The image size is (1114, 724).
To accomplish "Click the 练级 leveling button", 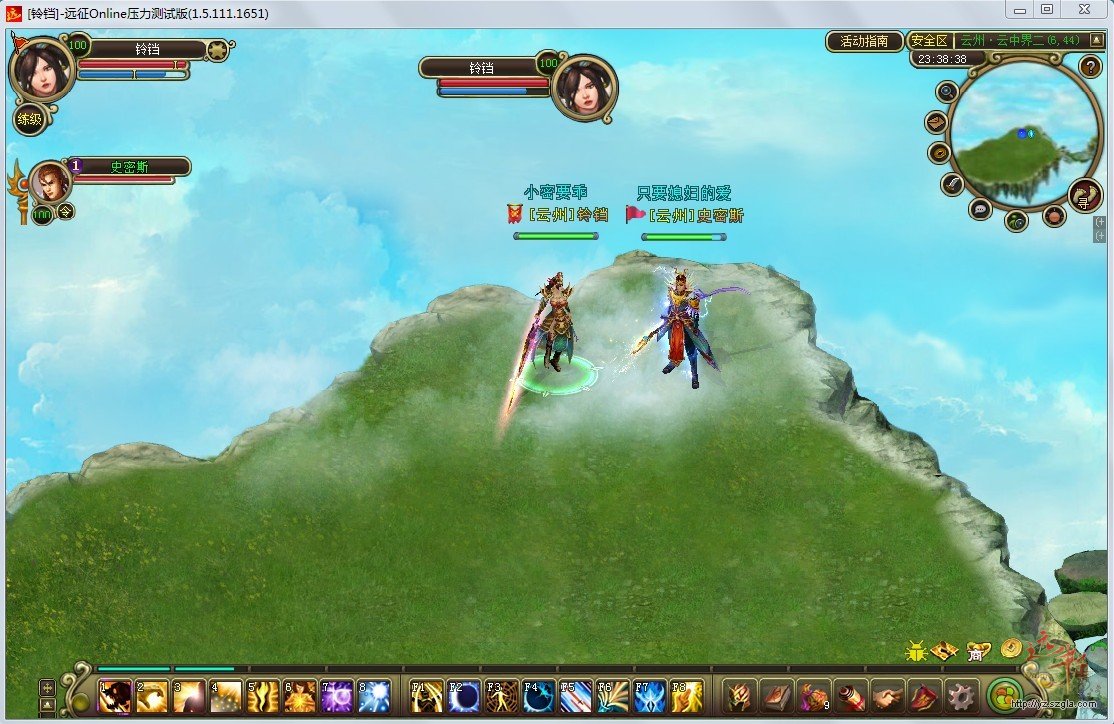I will (30, 120).
